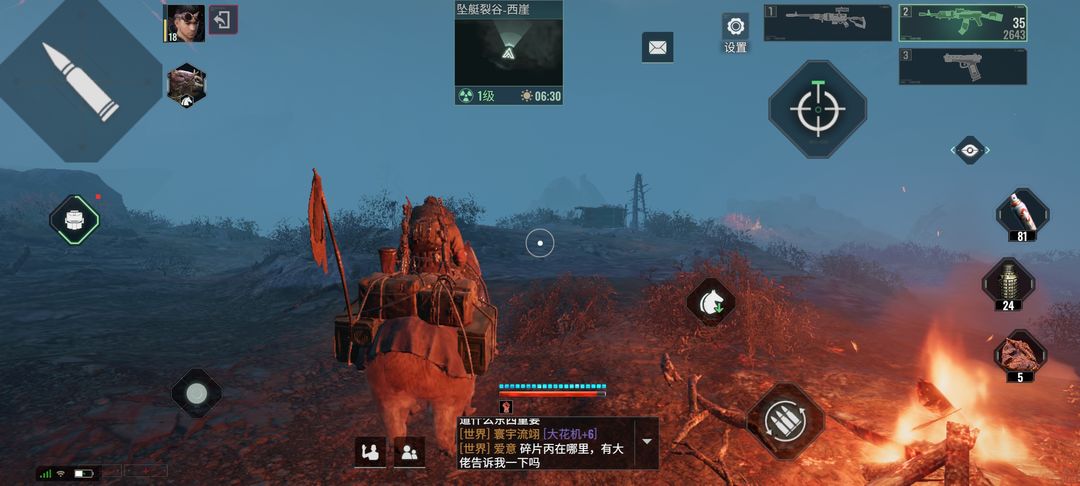Open the two-person friends icon
The image size is (1080, 486).
point(409,452)
